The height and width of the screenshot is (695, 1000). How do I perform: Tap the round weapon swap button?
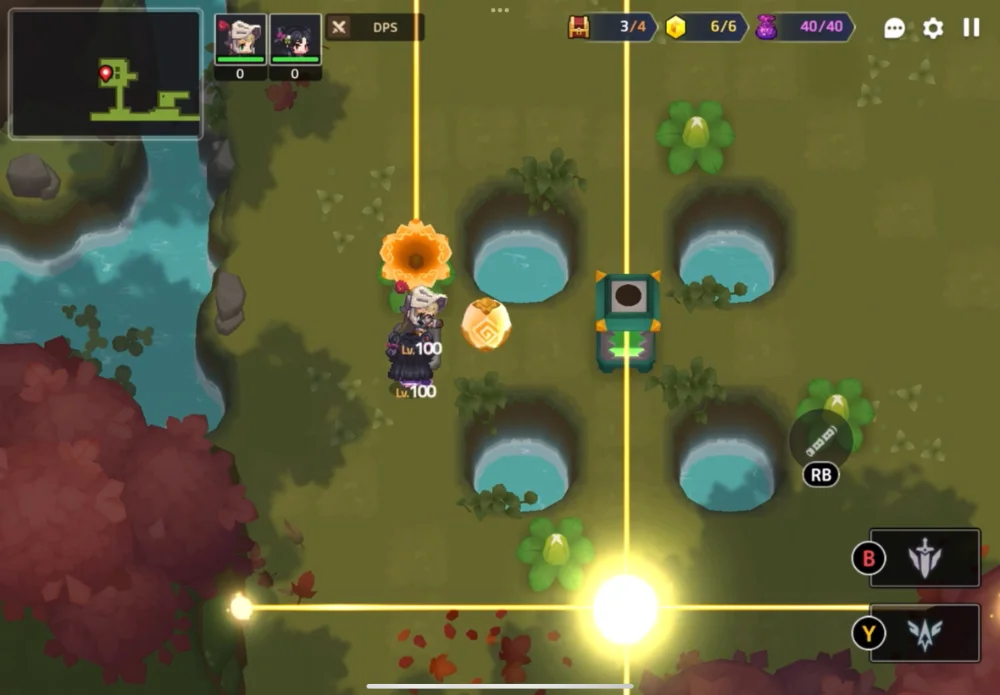(x=821, y=439)
